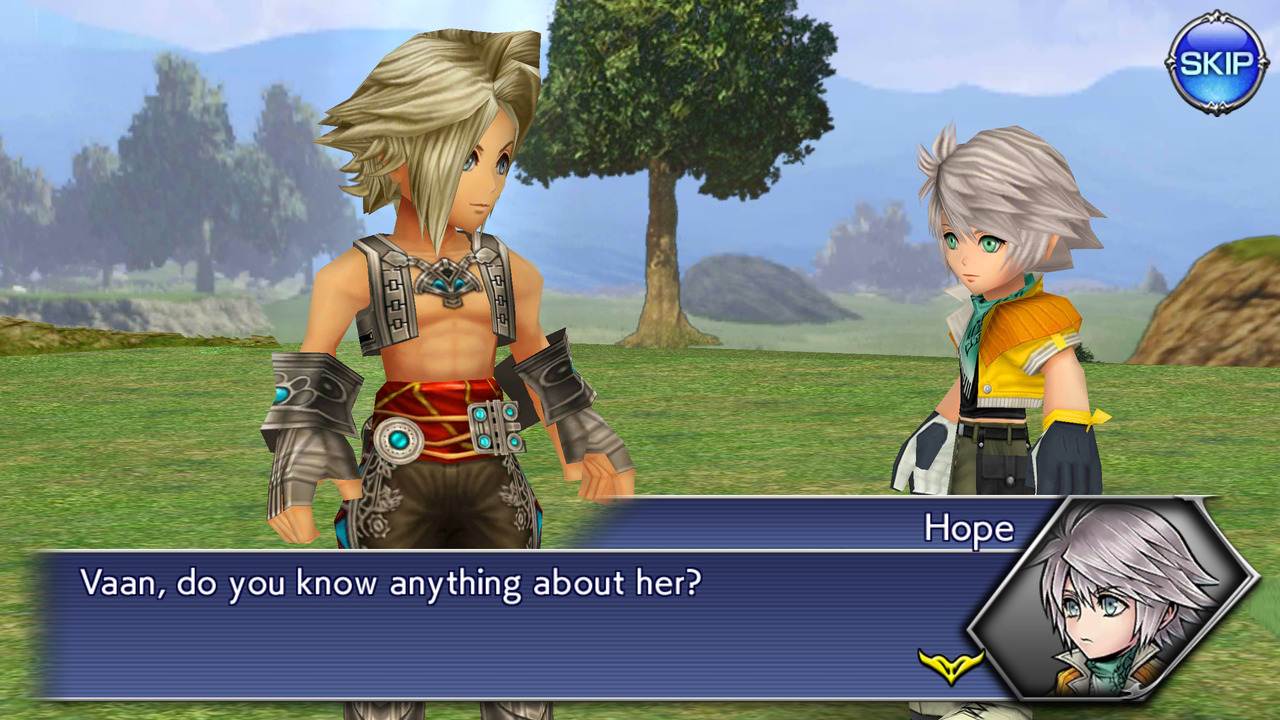Advance dialogue via the yellow arrow indicator
This screenshot has width=1280, height=720.
click(950, 665)
